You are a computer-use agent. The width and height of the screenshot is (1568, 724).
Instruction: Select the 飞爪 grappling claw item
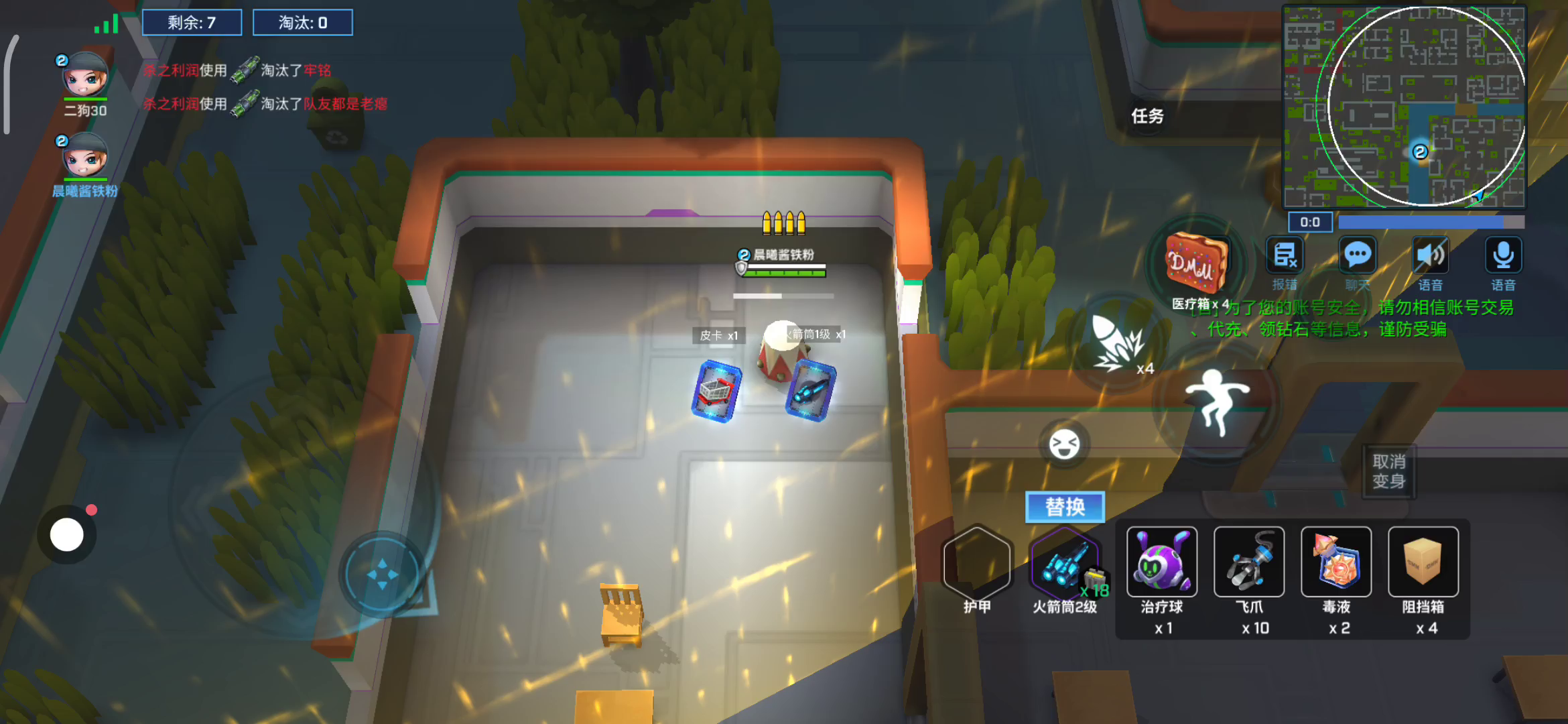[1248, 562]
